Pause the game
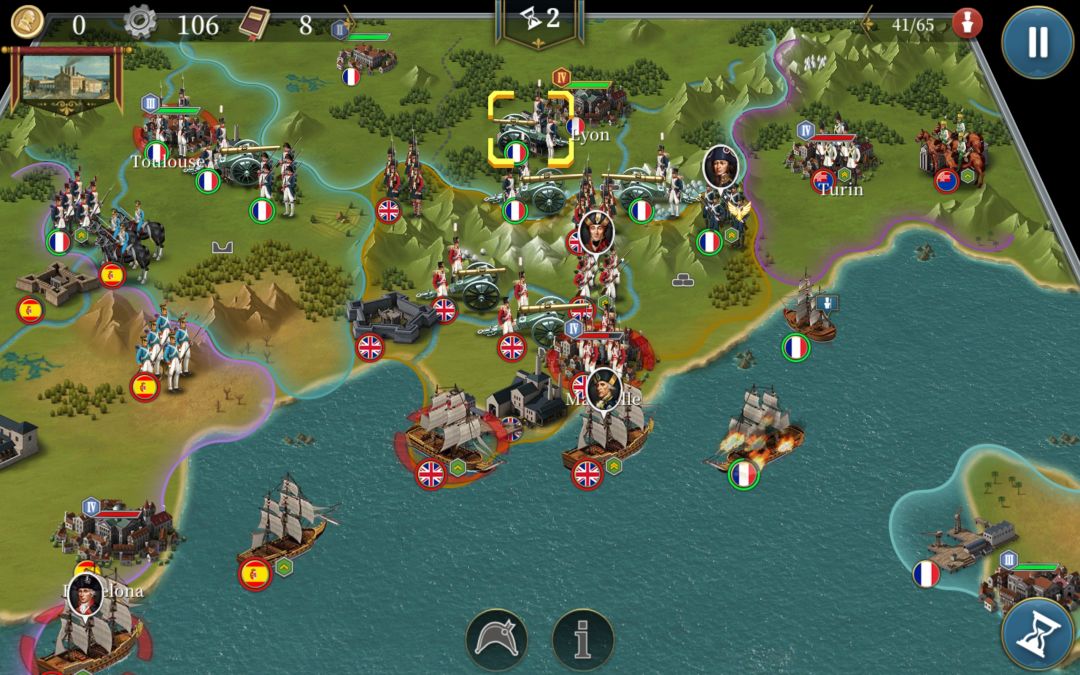This screenshot has height=675, width=1080. point(1037,42)
